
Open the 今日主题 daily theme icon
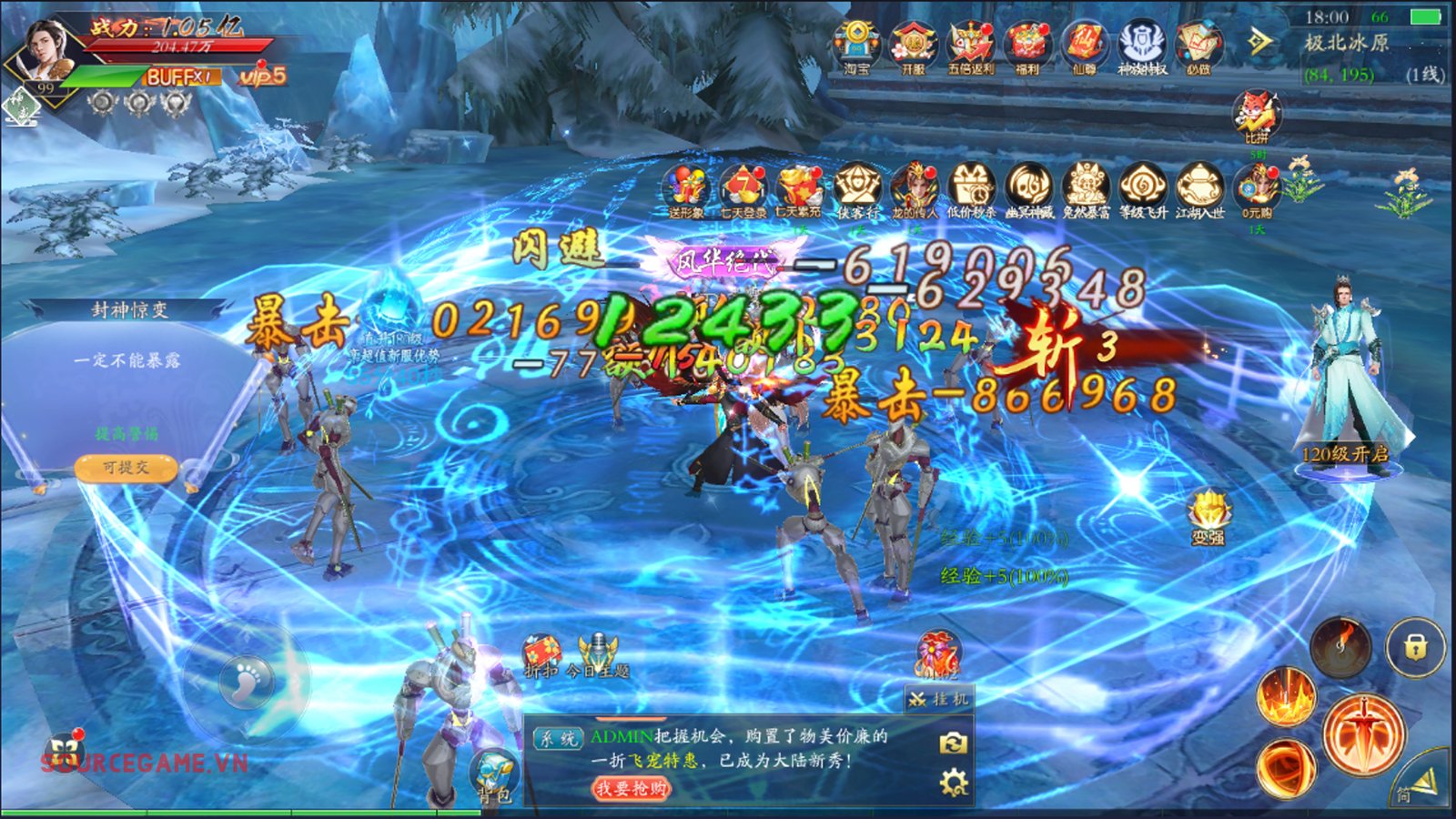pos(597,655)
